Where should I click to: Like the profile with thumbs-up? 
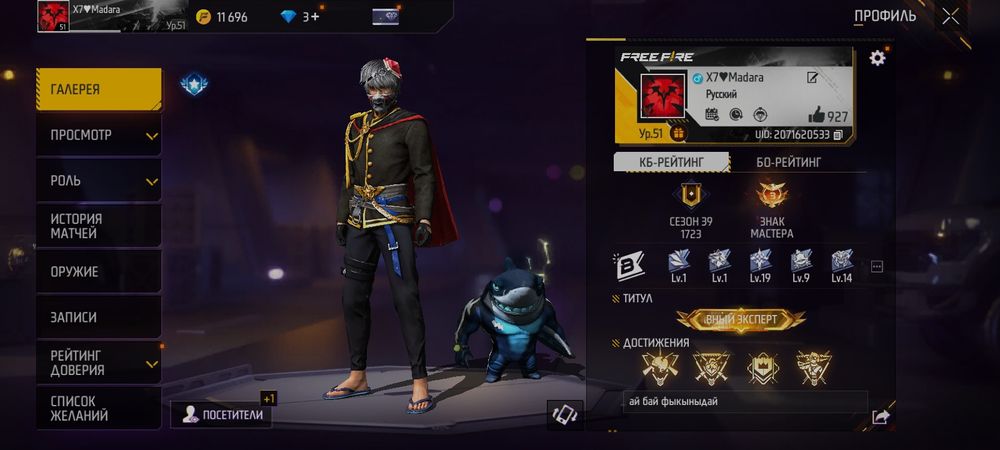pyautogui.click(x=816, y=115)
